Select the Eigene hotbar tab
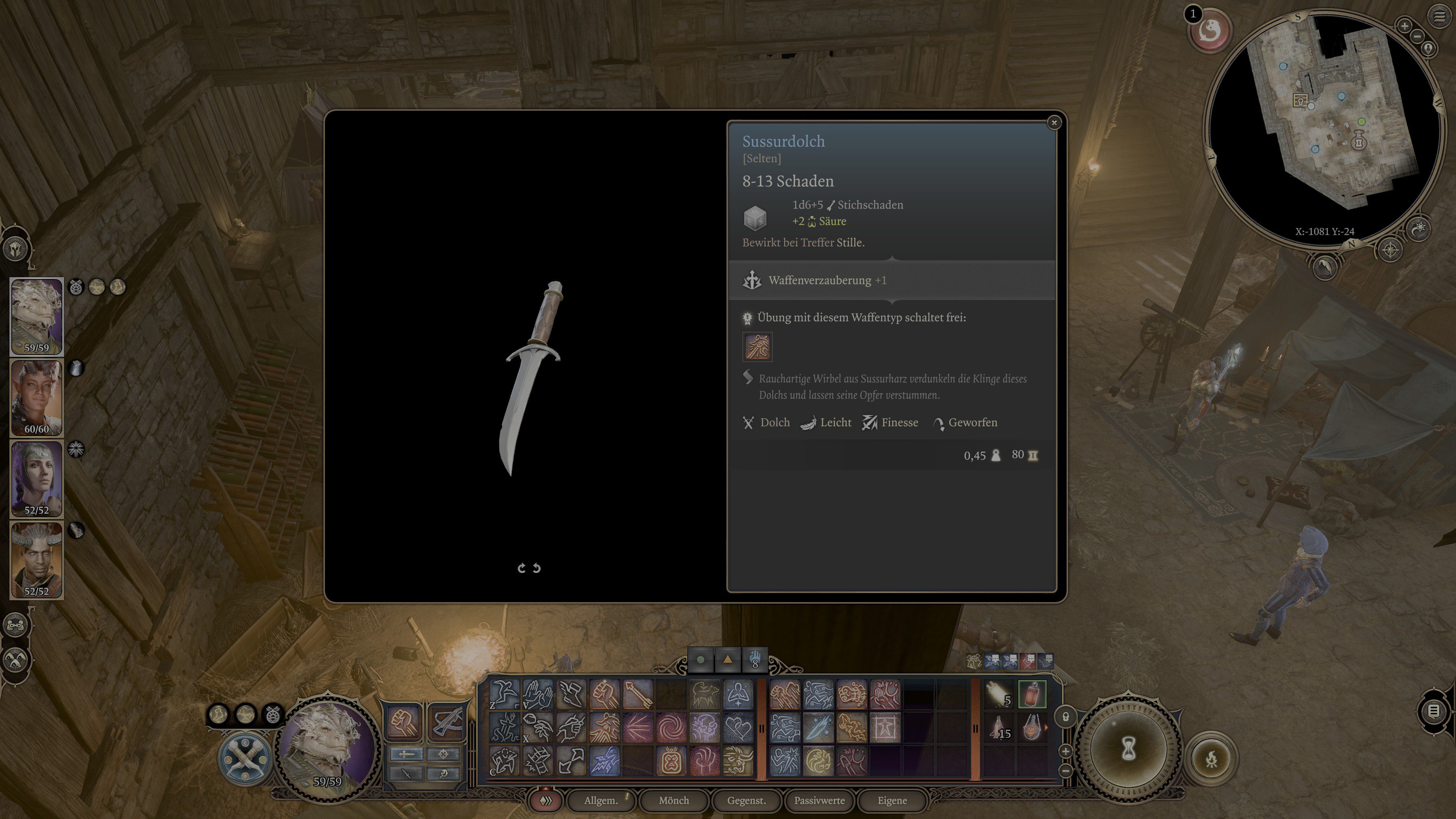The height and width of the screenshot is (819, 1456). 892,800
